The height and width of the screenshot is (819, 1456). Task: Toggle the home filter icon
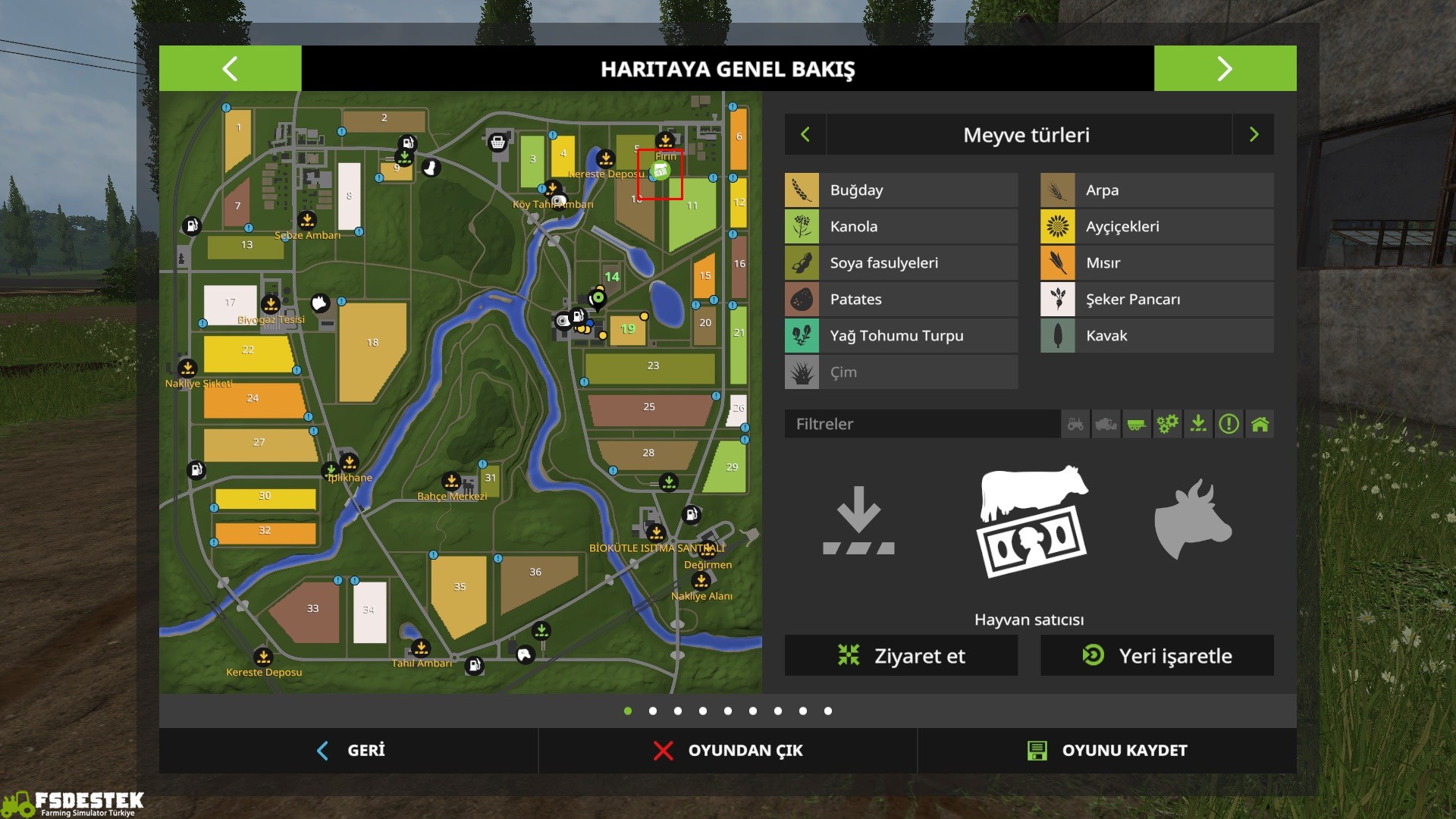[x=1260, y=424]
